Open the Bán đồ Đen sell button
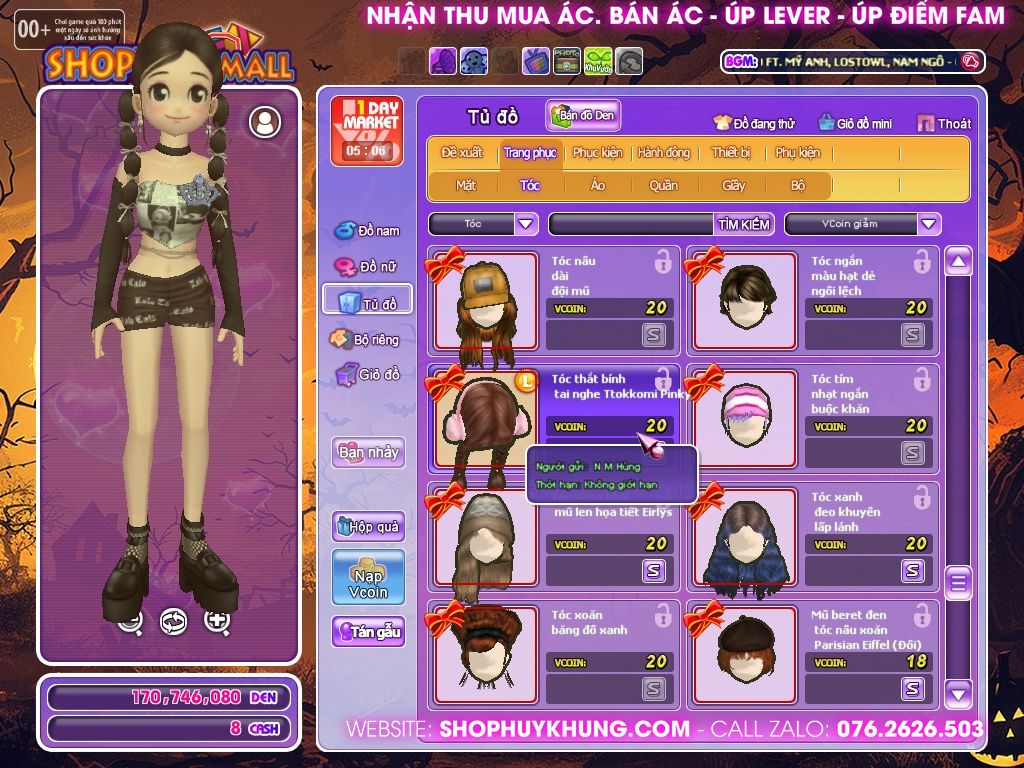This screenshot has width=1024, height=768. 583,116
